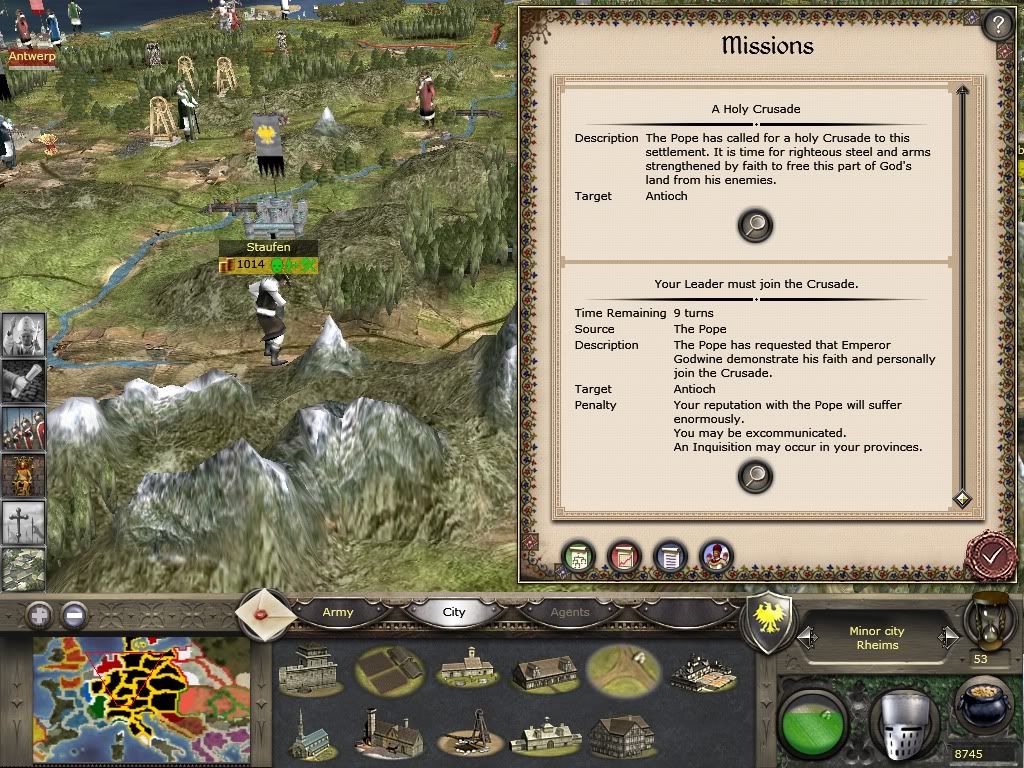The width and height of the screenshot is (1024, 768).
Task: Switch to the Agents tab
Action: point(570,612)
